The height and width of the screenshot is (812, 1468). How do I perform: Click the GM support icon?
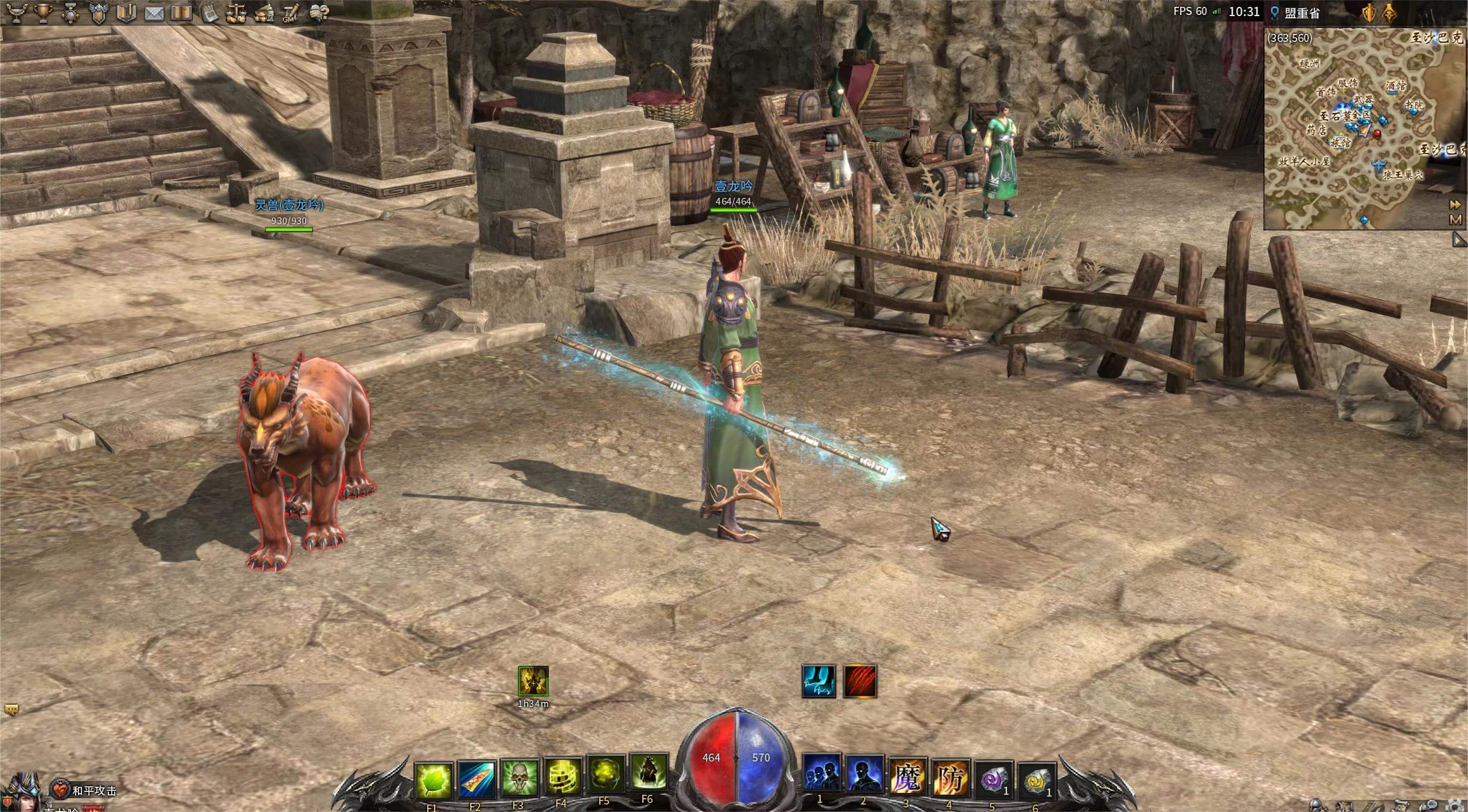coord(291,13)
